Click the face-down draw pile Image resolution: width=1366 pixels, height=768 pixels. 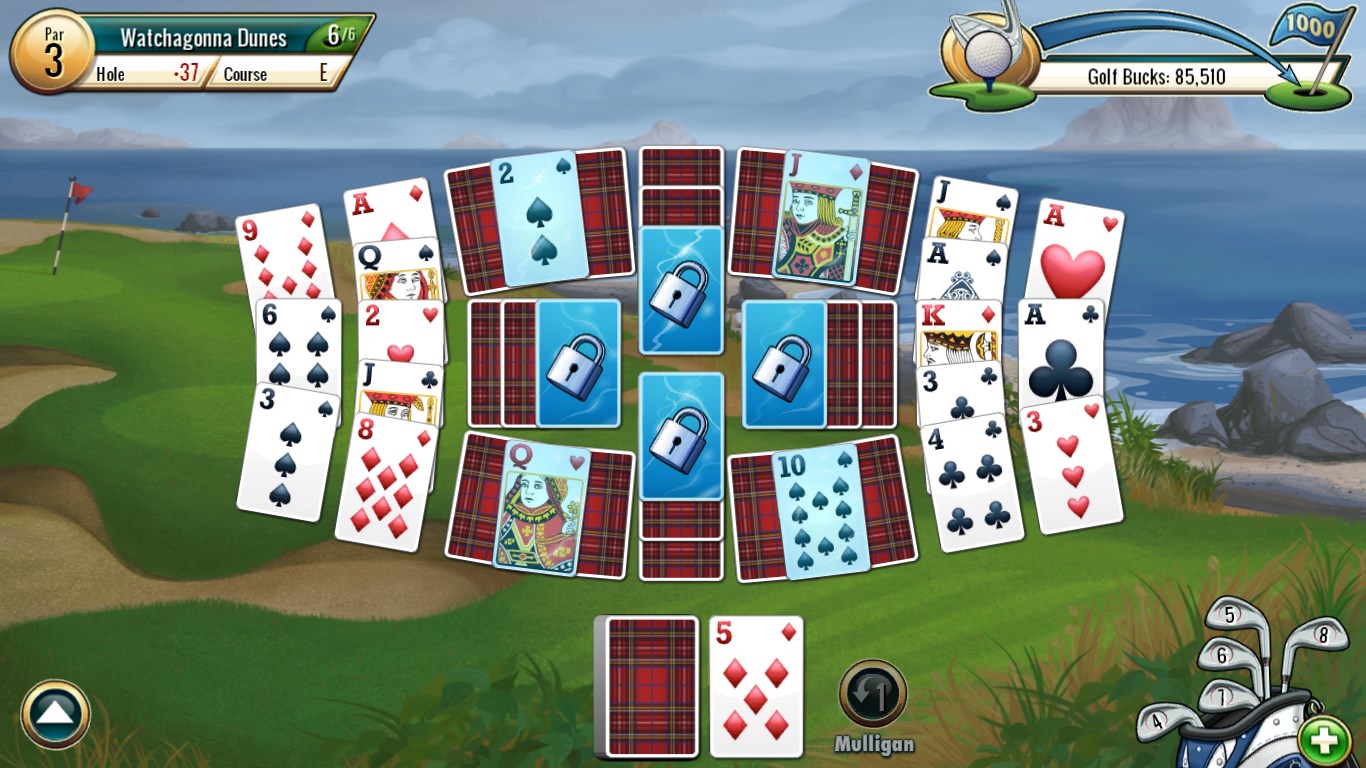(648, 685)
